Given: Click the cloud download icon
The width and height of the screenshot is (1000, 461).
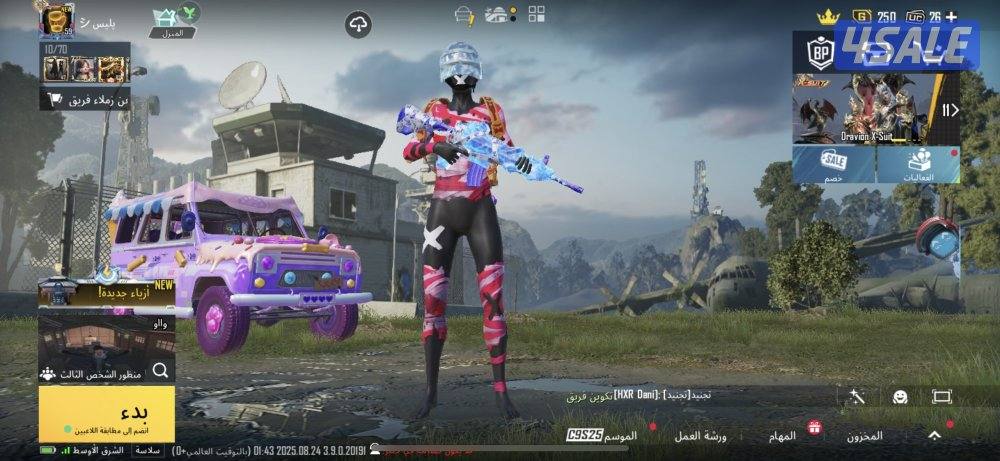Looking at the screenshot, I should 358,25.
